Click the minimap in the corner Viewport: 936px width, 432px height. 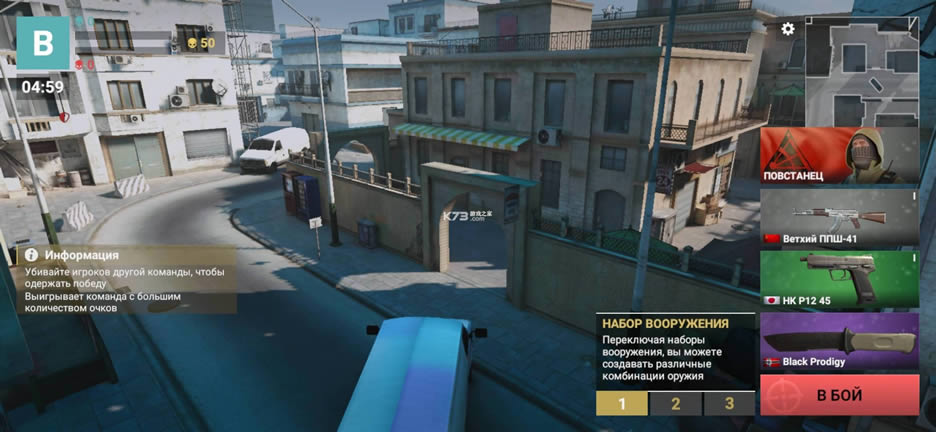point(861,70)
